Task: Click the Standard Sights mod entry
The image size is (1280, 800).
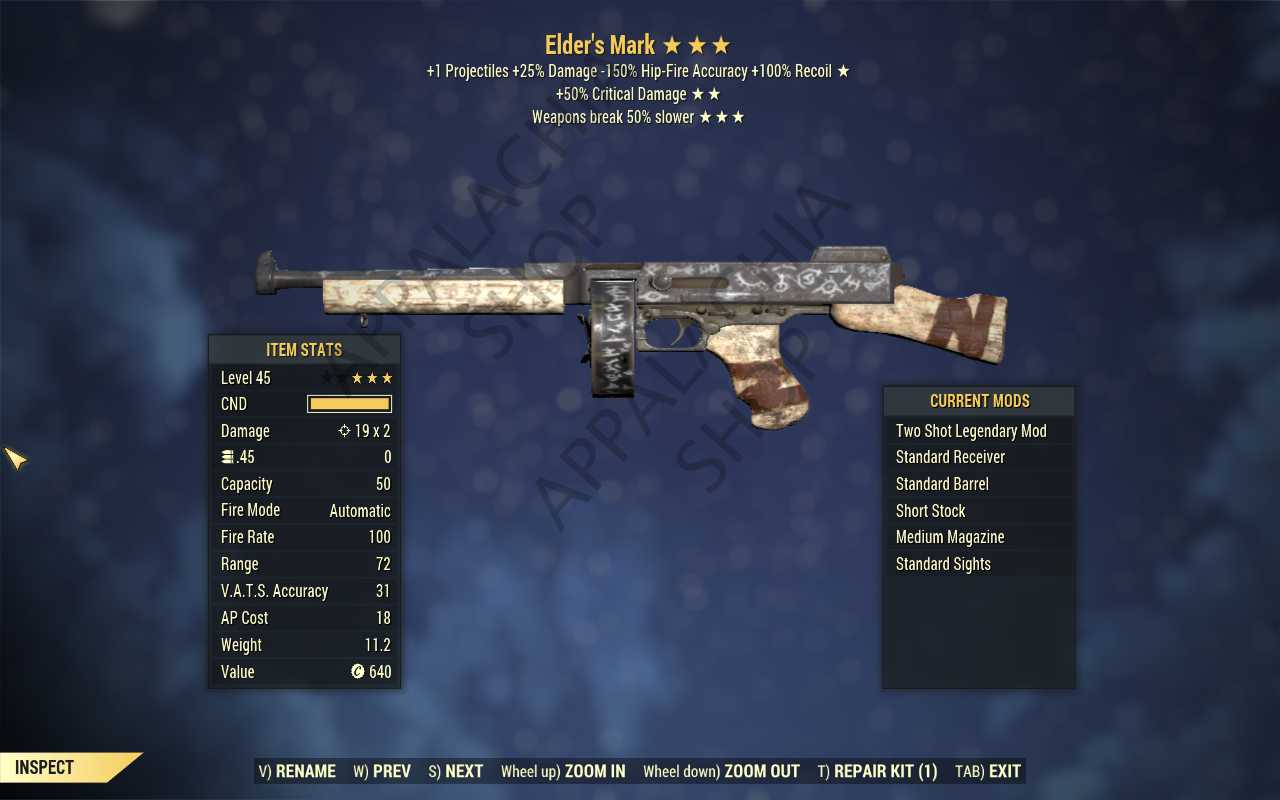Action: click(943, 564)
